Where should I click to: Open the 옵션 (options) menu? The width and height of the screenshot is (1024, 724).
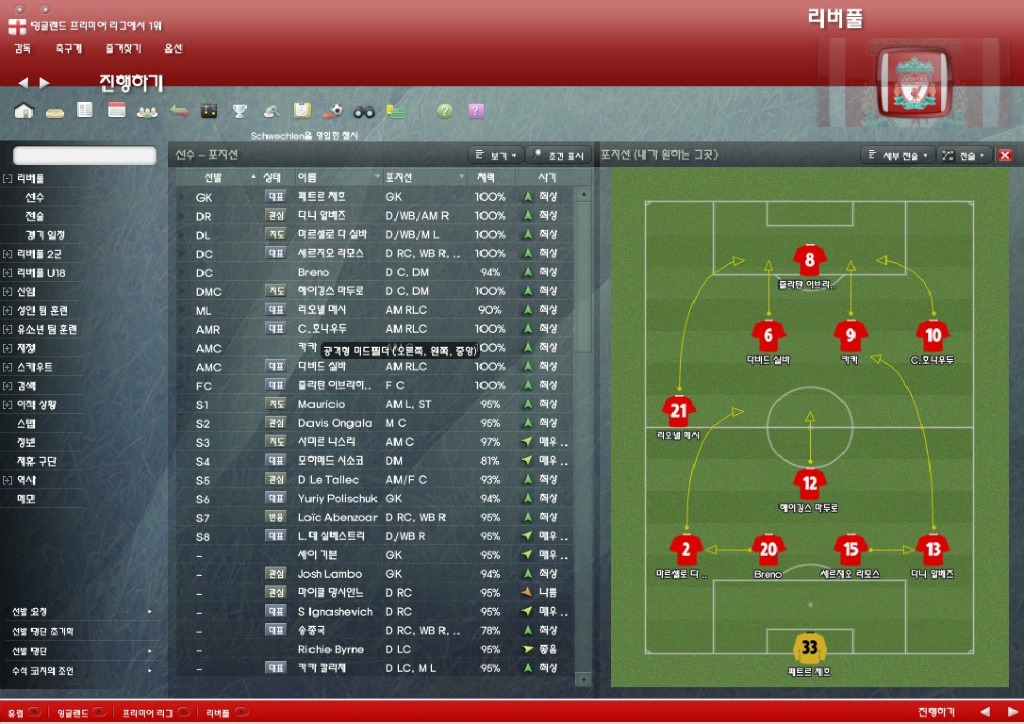[x=173, y=48]
